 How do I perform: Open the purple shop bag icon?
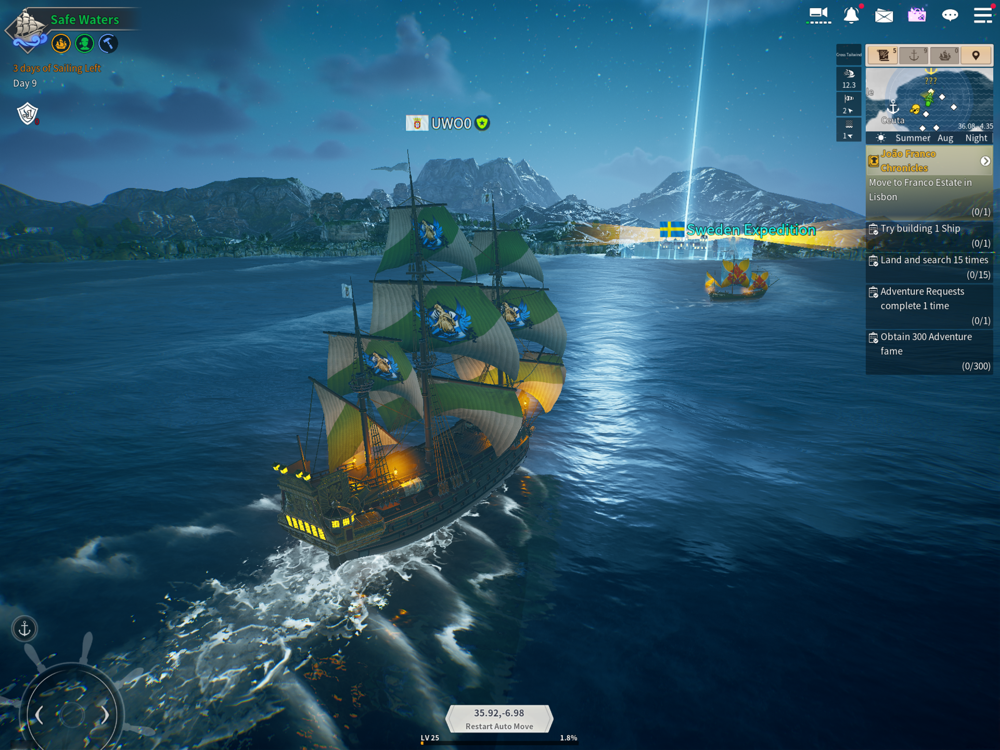pyautogui.click(x=917, y=15)
